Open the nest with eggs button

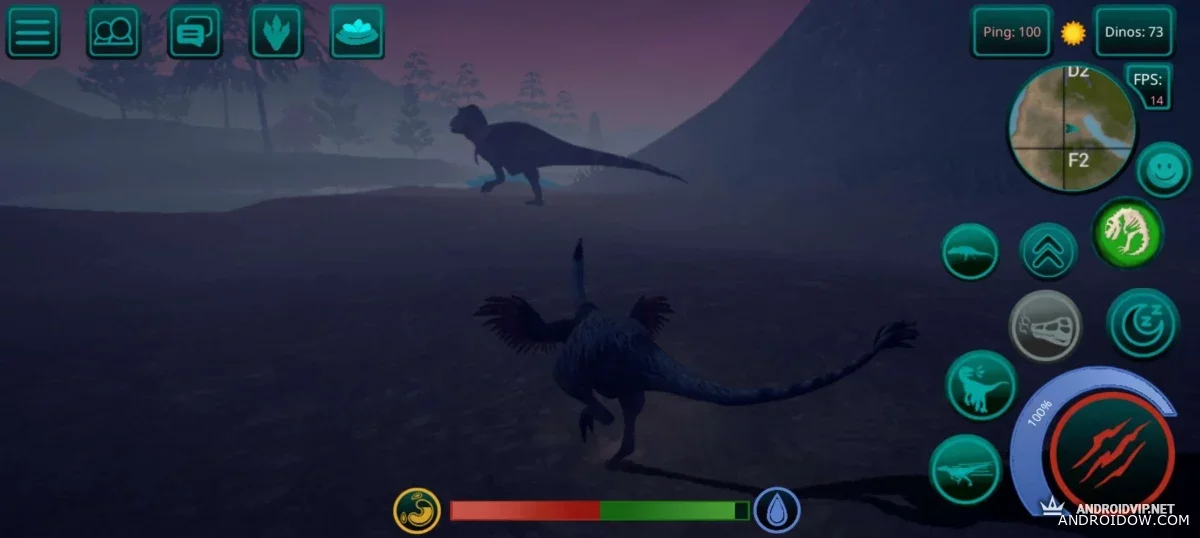357,32
